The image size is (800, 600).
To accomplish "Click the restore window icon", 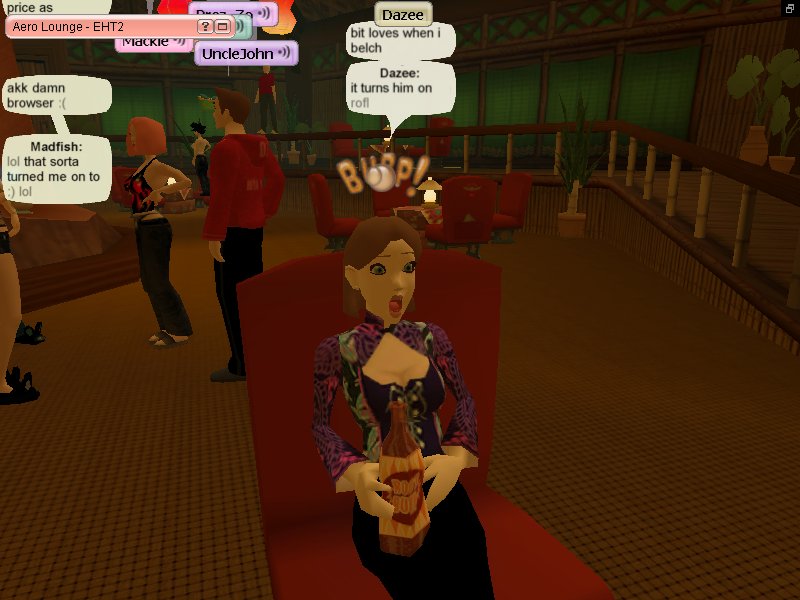I will (790, 9).
